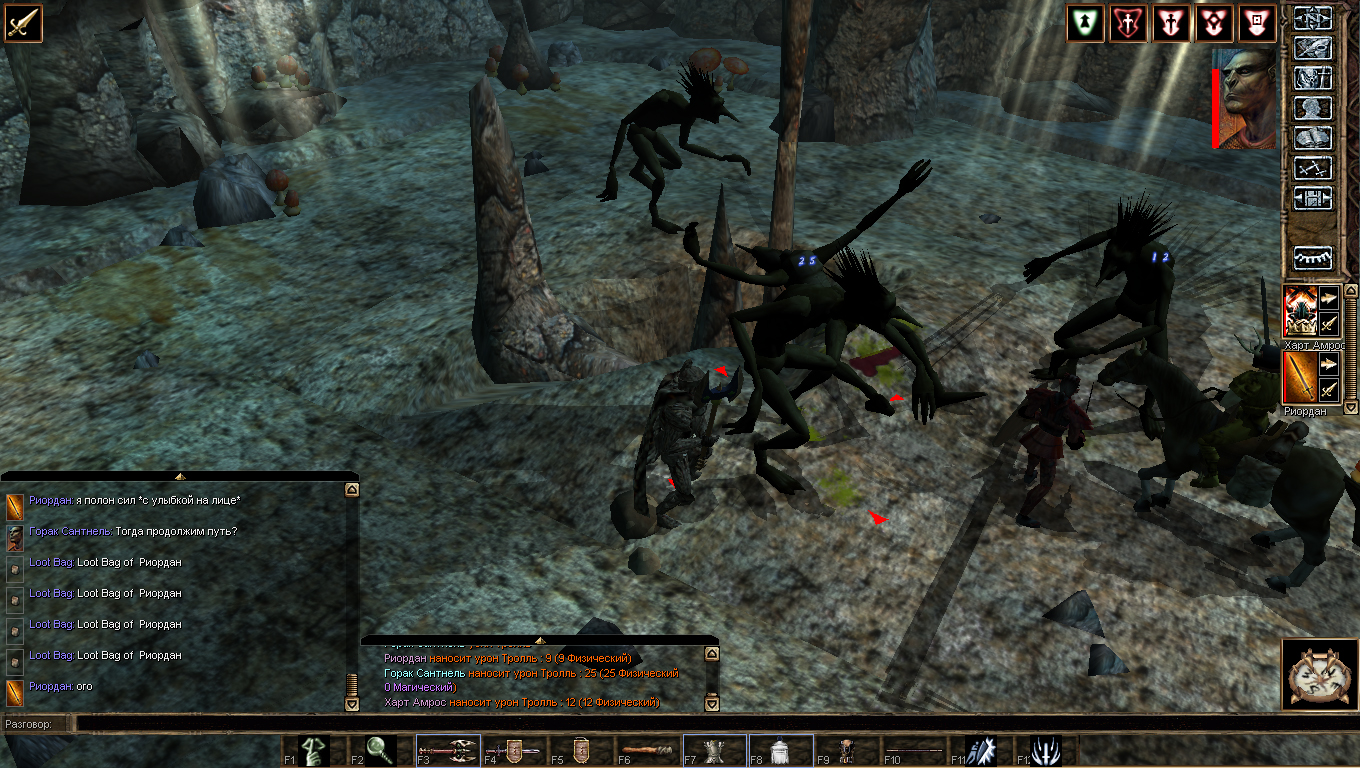The width and height of the screenshot is (1360, 768).
Task: Equip the double axe in F3 quickslot
Action: [447, 751]
